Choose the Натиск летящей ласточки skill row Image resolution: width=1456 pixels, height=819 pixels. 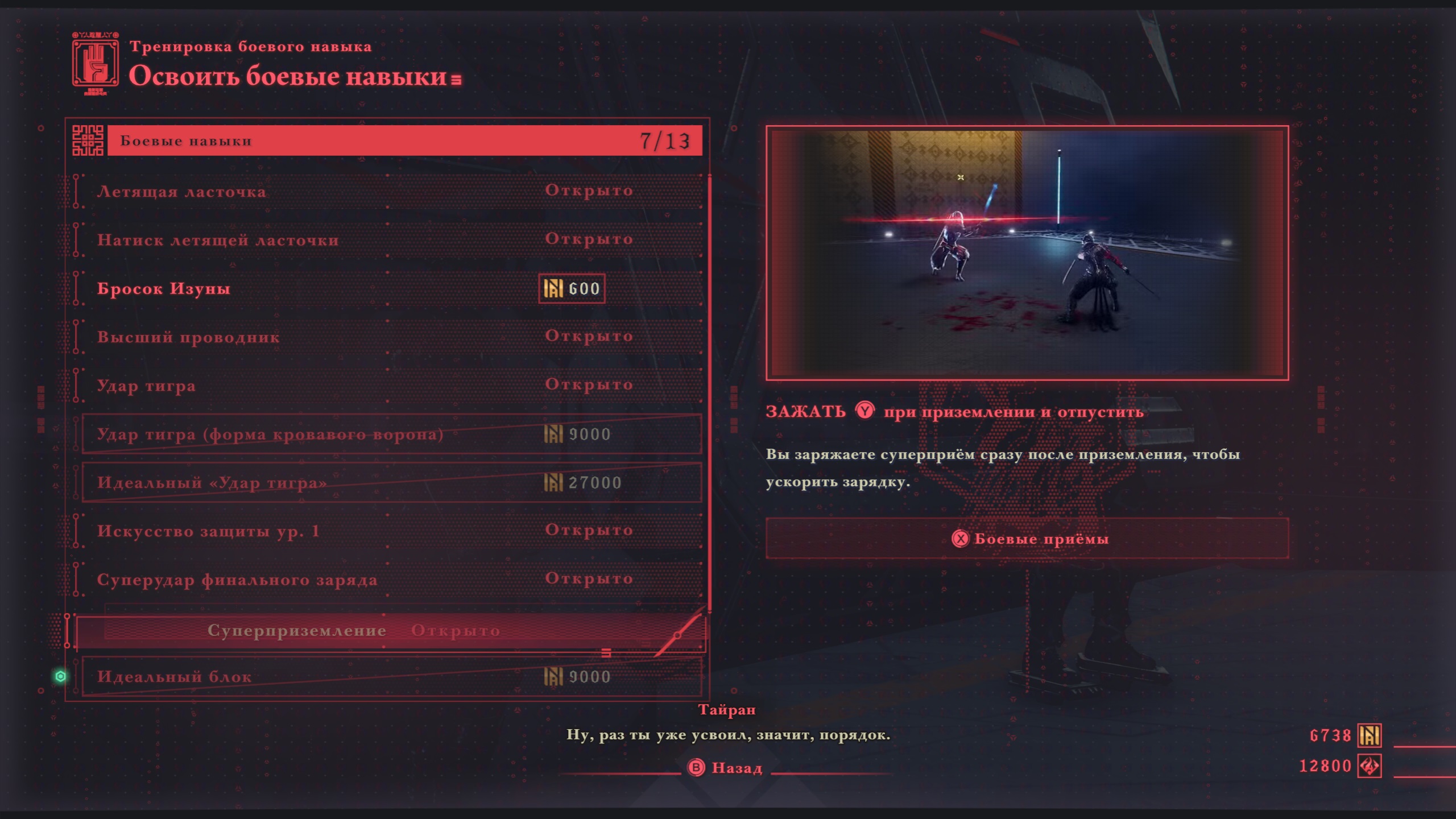pos(387,239)
